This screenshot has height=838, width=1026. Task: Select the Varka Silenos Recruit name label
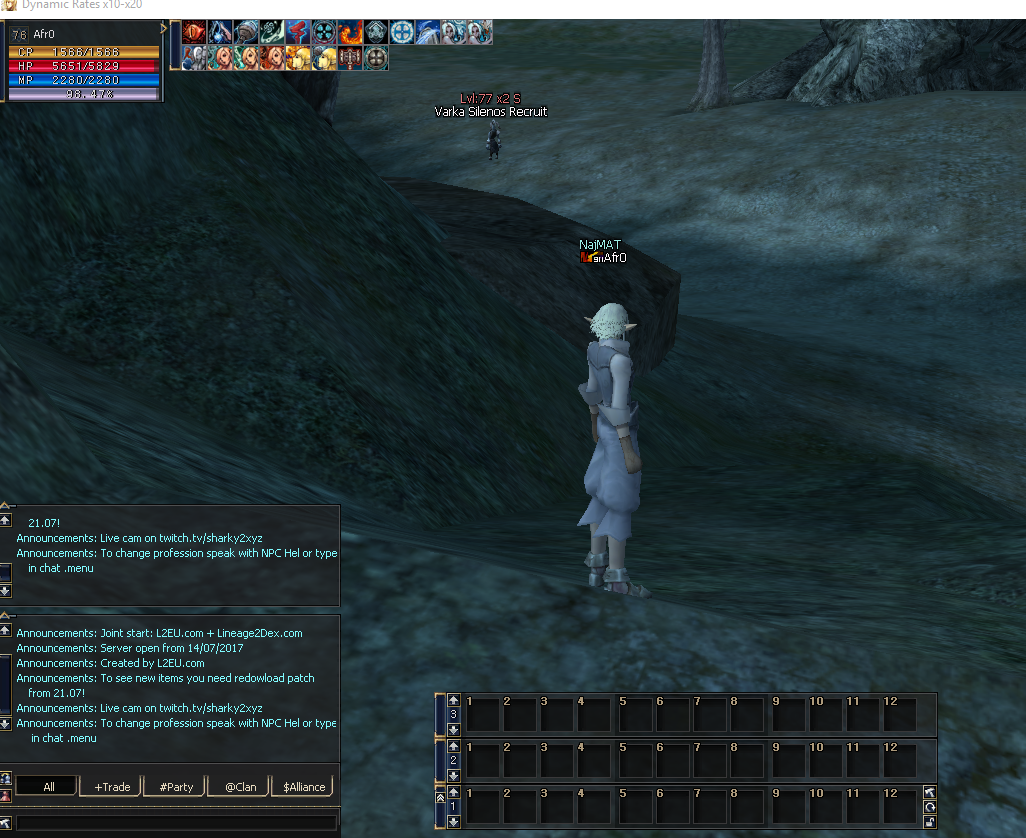490,112
